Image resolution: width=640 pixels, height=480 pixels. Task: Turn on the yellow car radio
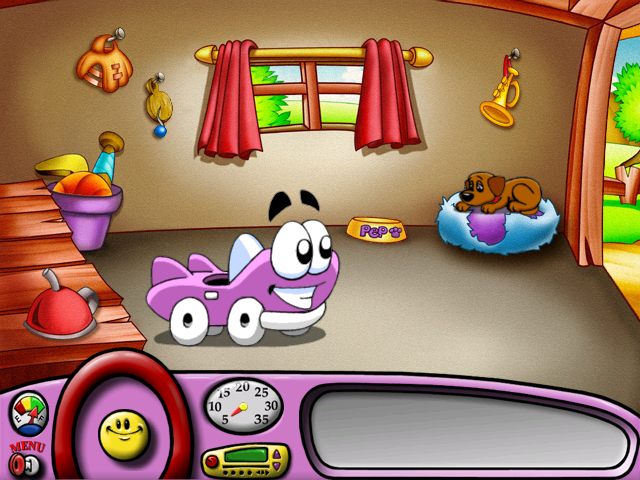[241, 461]
